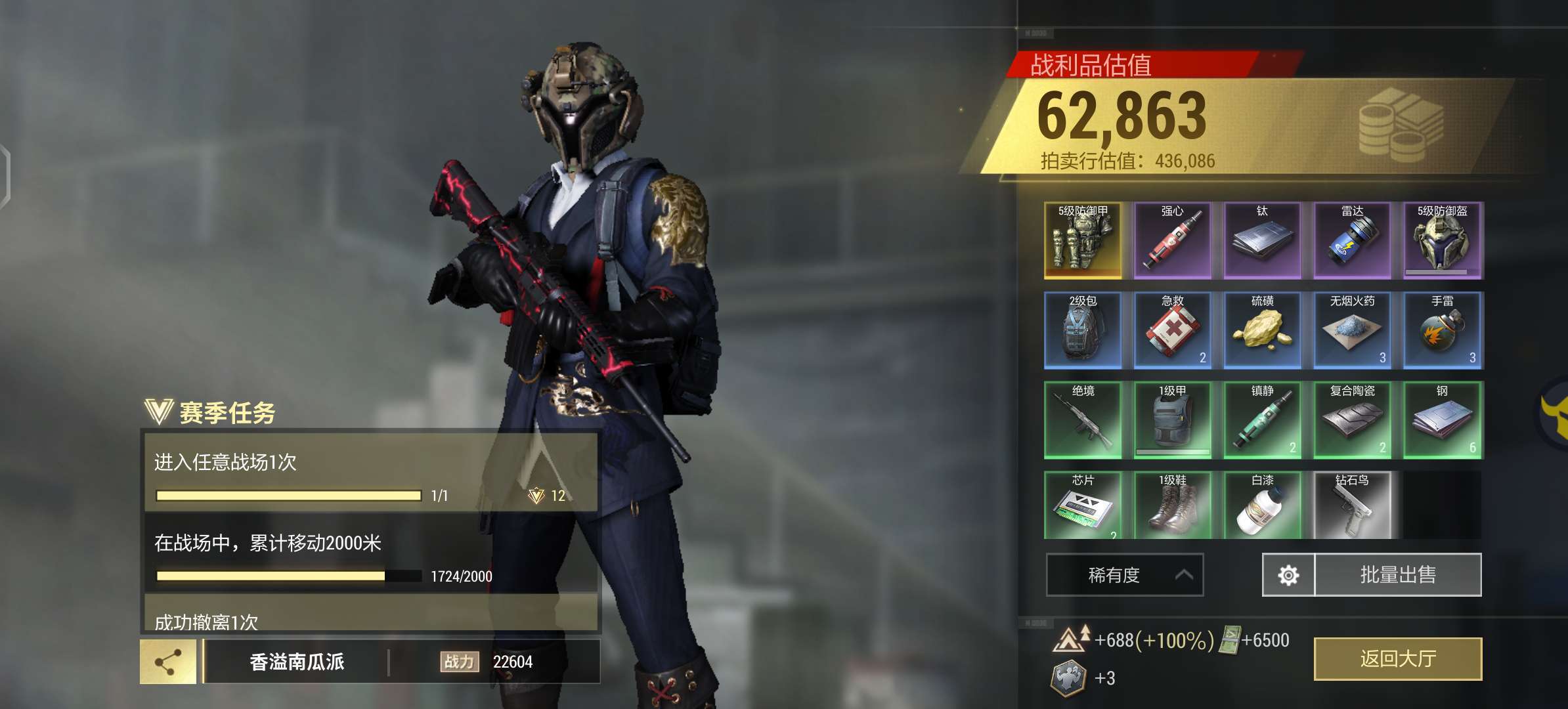Select the 强心 syringe item

pos(1173,240)
